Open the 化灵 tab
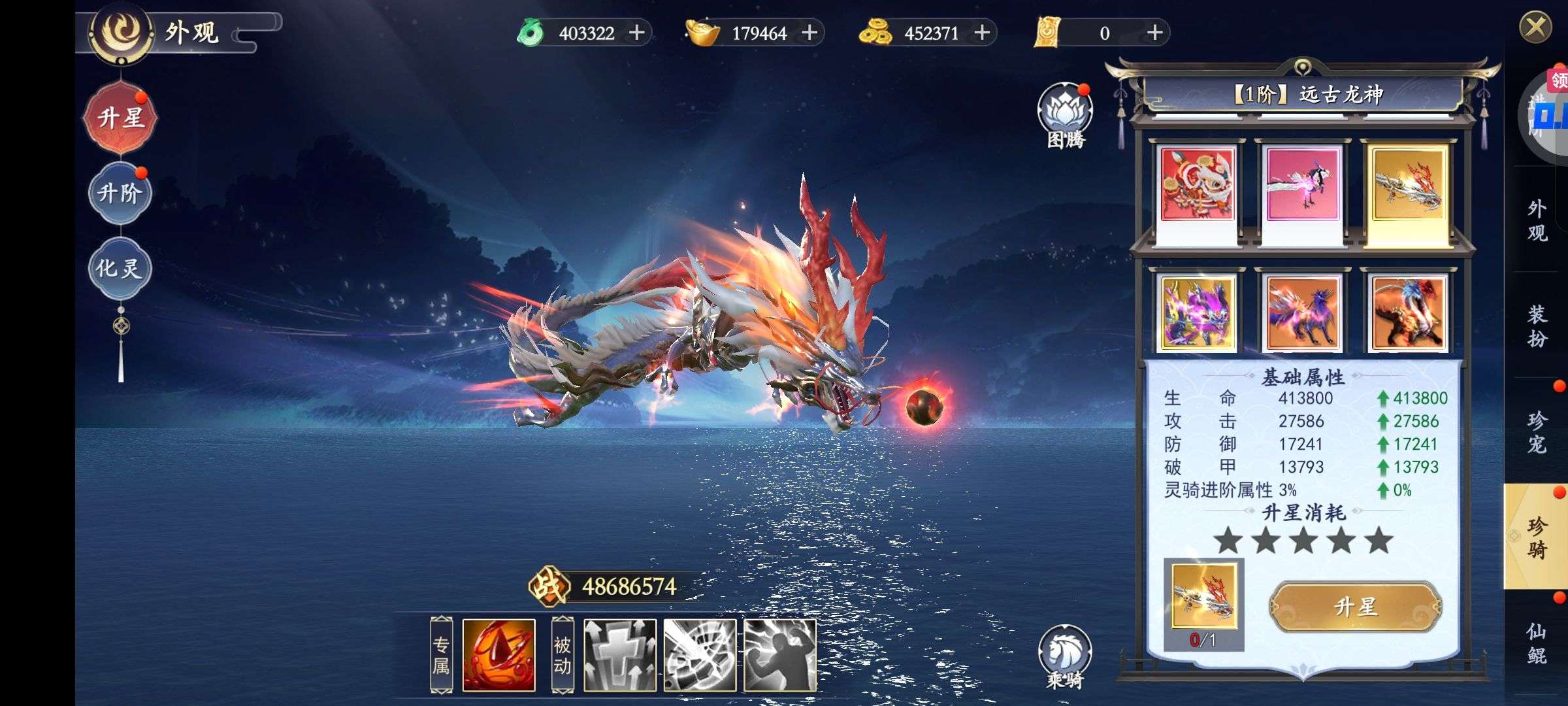 pos(120,268)
